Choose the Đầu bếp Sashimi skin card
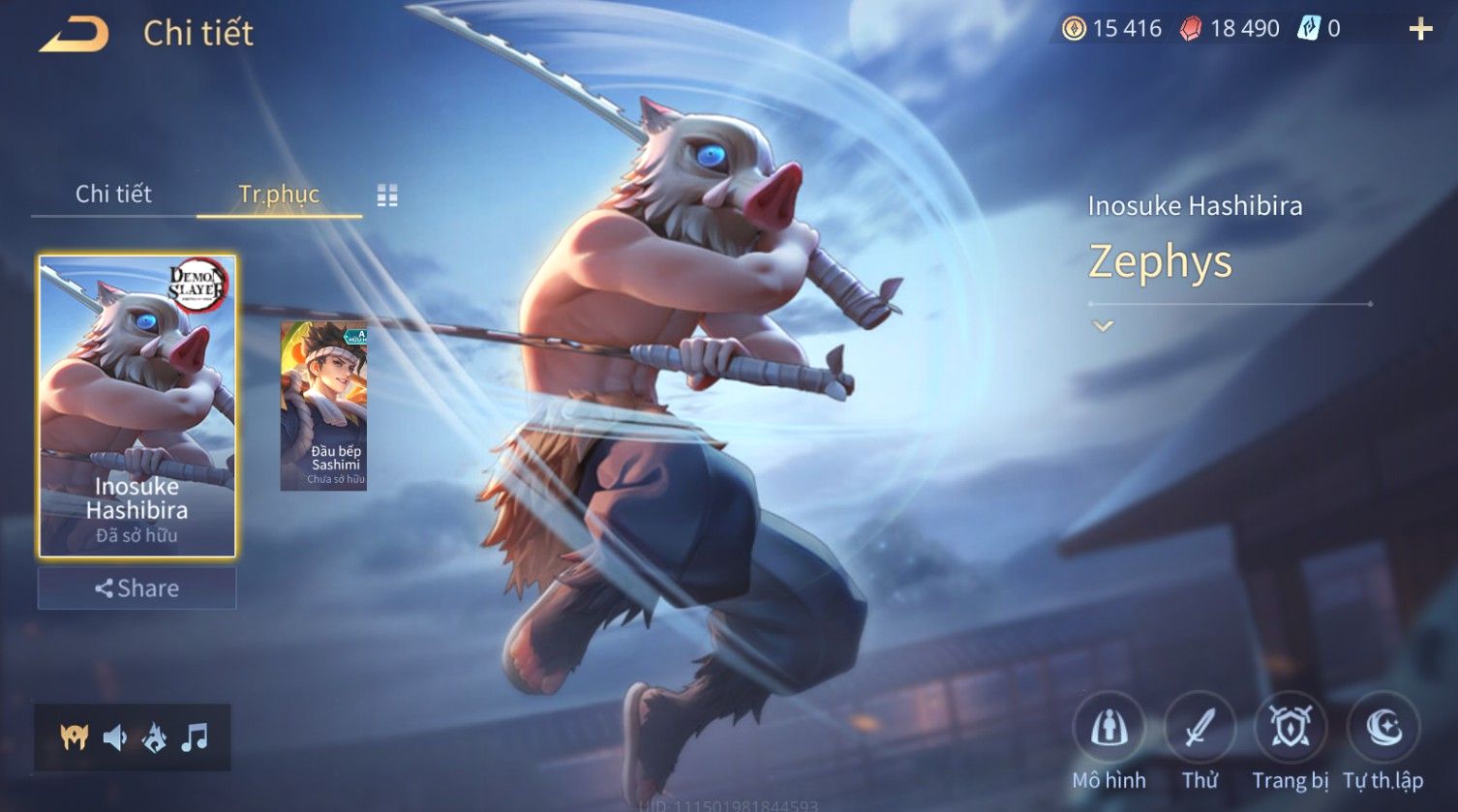The width and height of the screenshot is (1458, 812). click(323, 406)
